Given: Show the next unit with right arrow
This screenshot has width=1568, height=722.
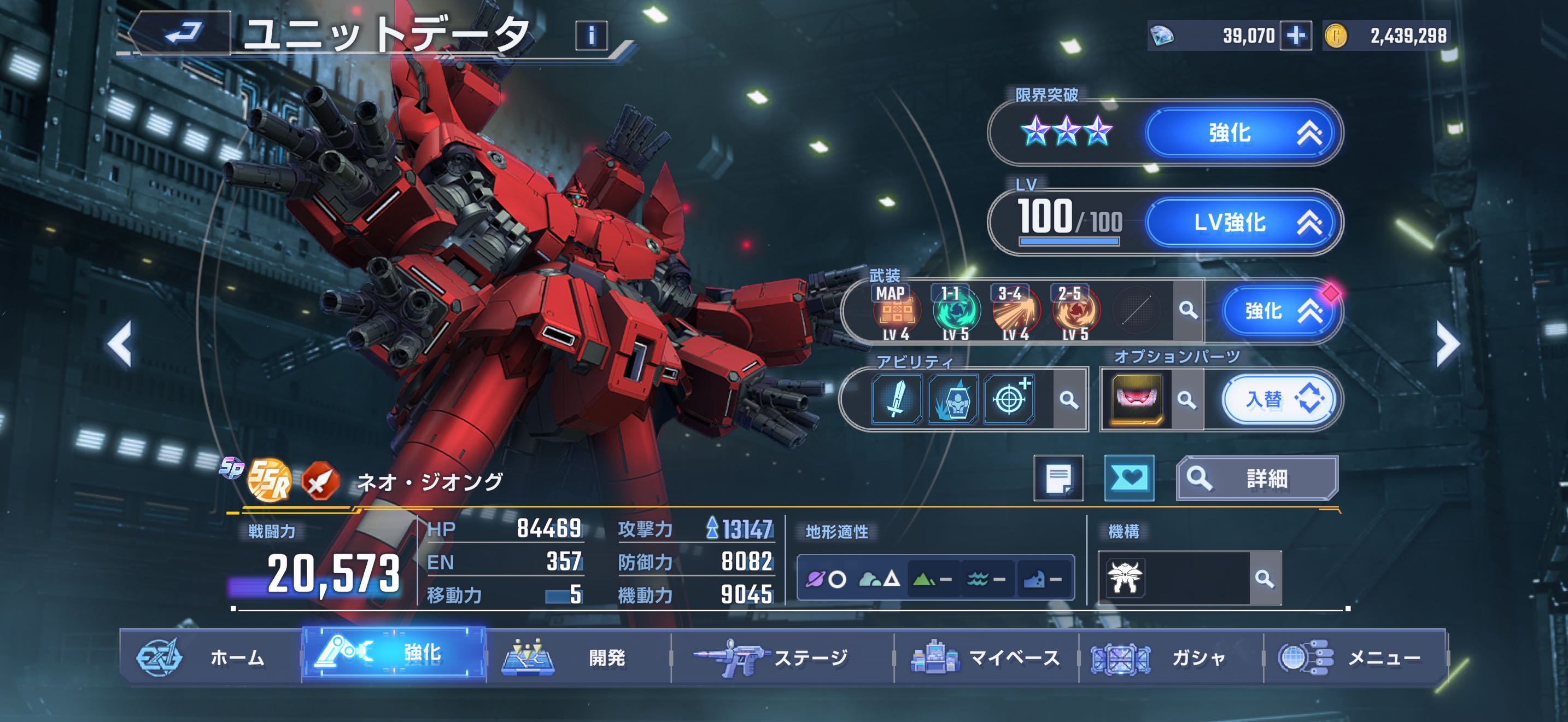Looking at the screenshot, I should coord(1448,344).
